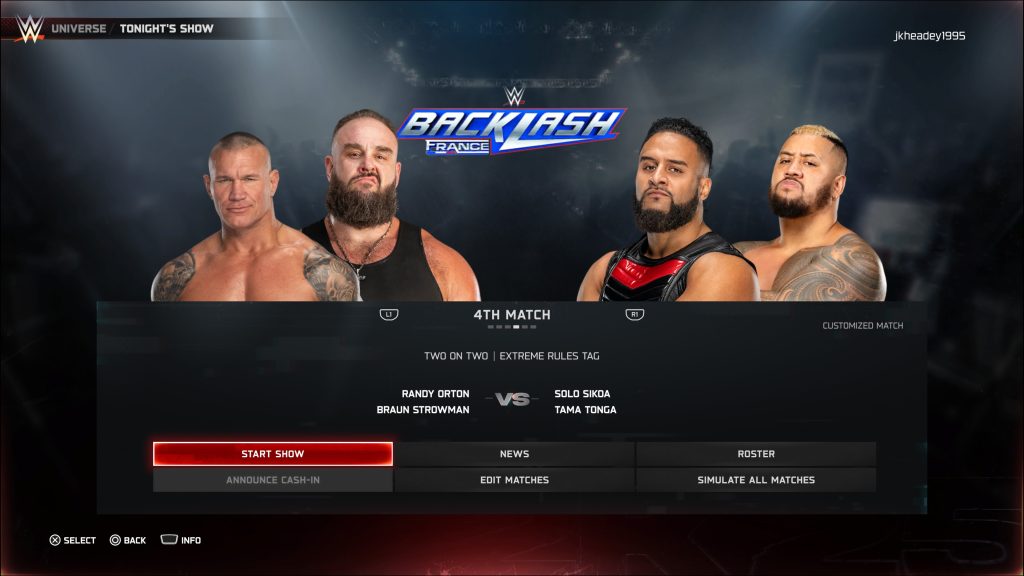Start the show

(x=272, y=454)
